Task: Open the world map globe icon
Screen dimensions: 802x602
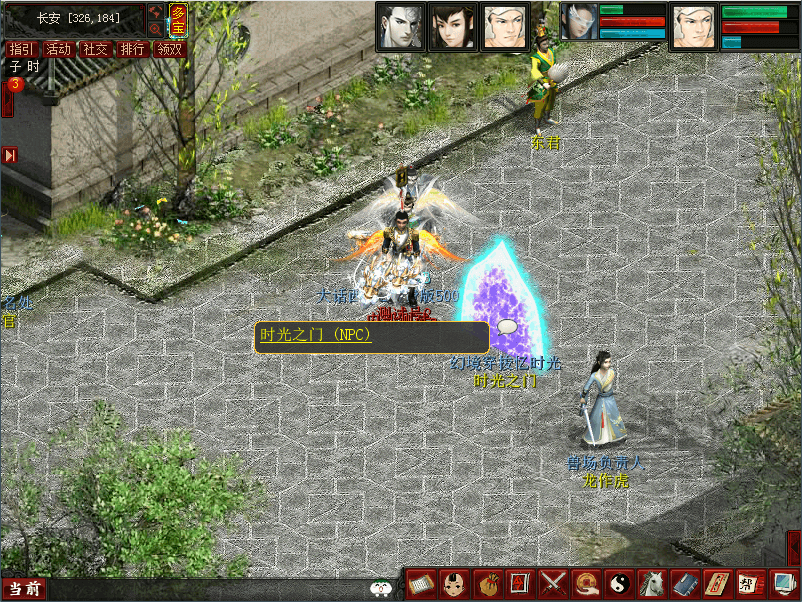Action: pyautogui.click(x=156, y=12)
